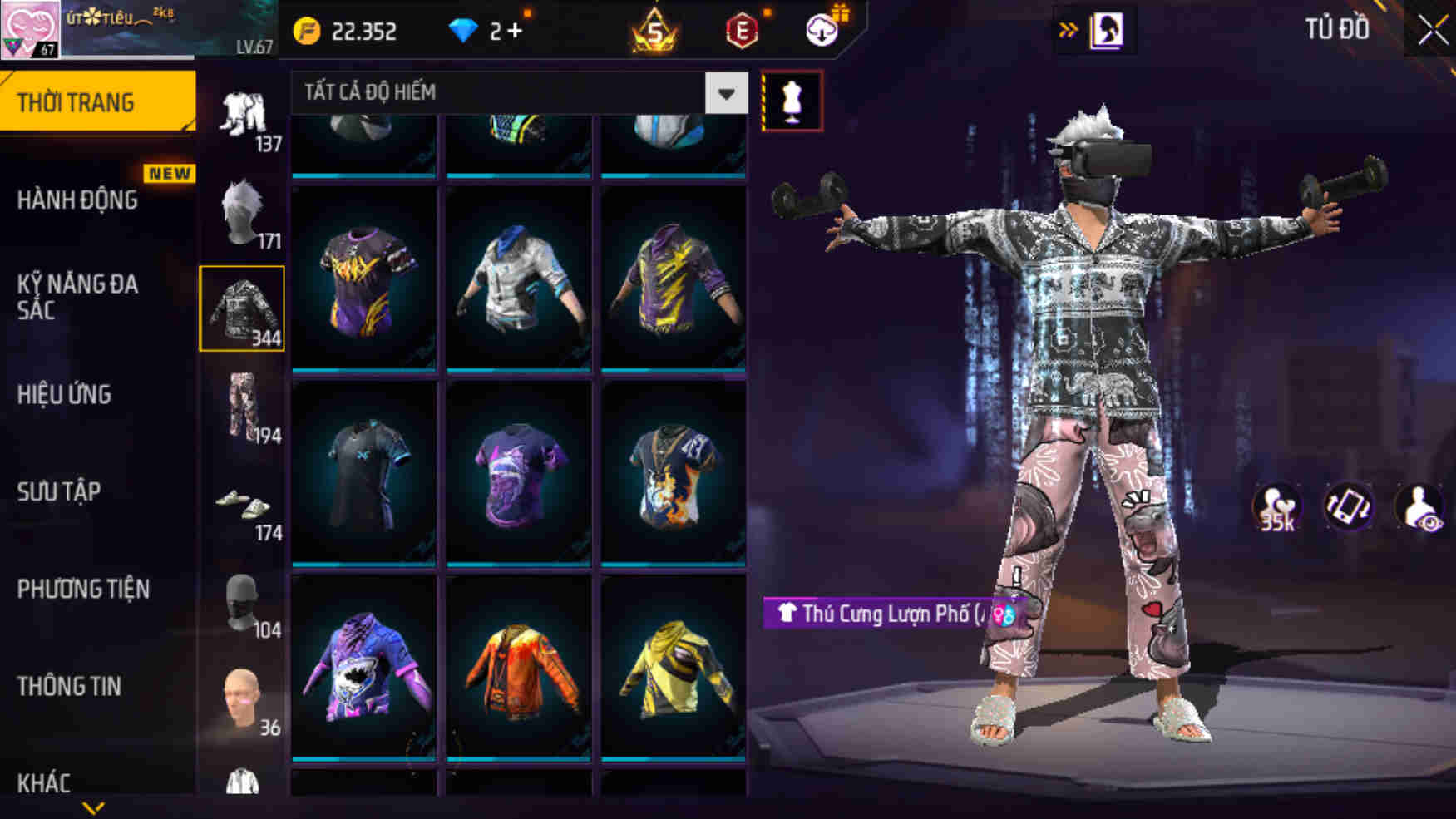
Task: Toggle the character outfit visibility eye icon
Action: (x=1423, y=506)
